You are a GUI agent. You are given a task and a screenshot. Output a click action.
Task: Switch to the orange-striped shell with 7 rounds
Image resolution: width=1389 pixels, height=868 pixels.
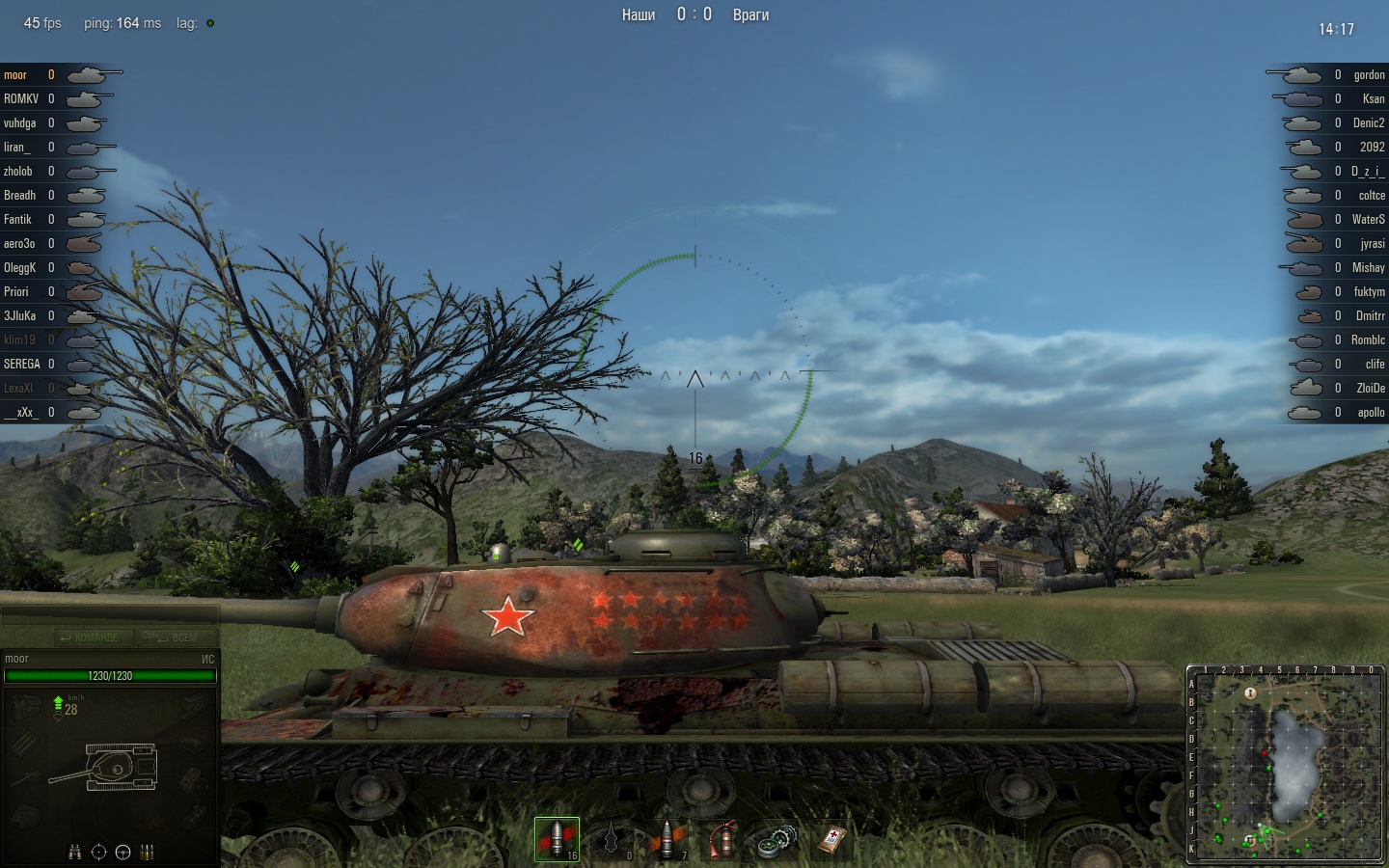[x=667, y=839]
